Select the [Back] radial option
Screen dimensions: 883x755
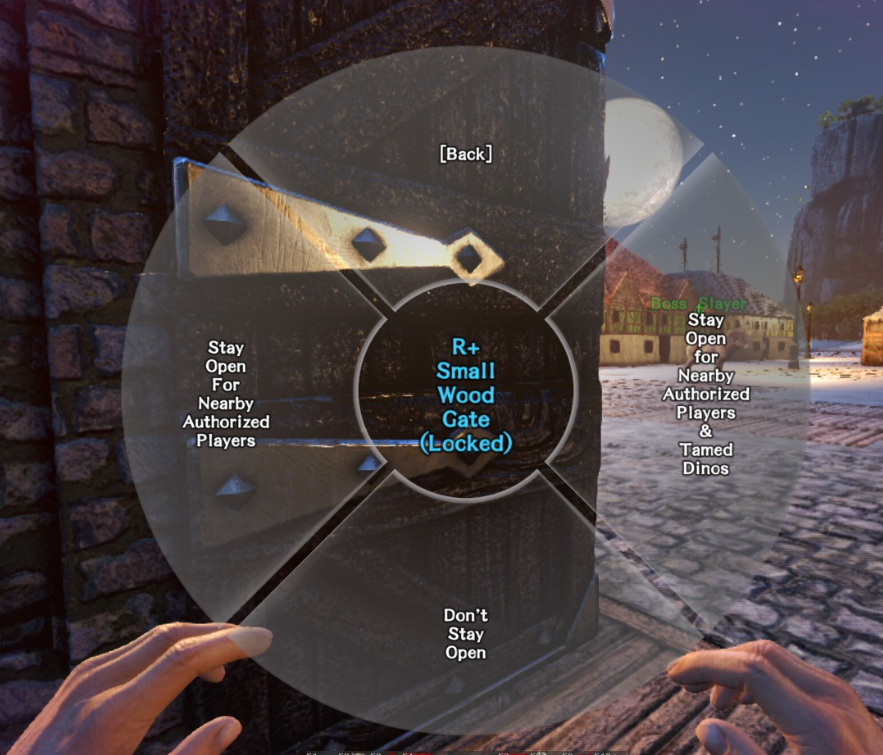coord(466,154)
